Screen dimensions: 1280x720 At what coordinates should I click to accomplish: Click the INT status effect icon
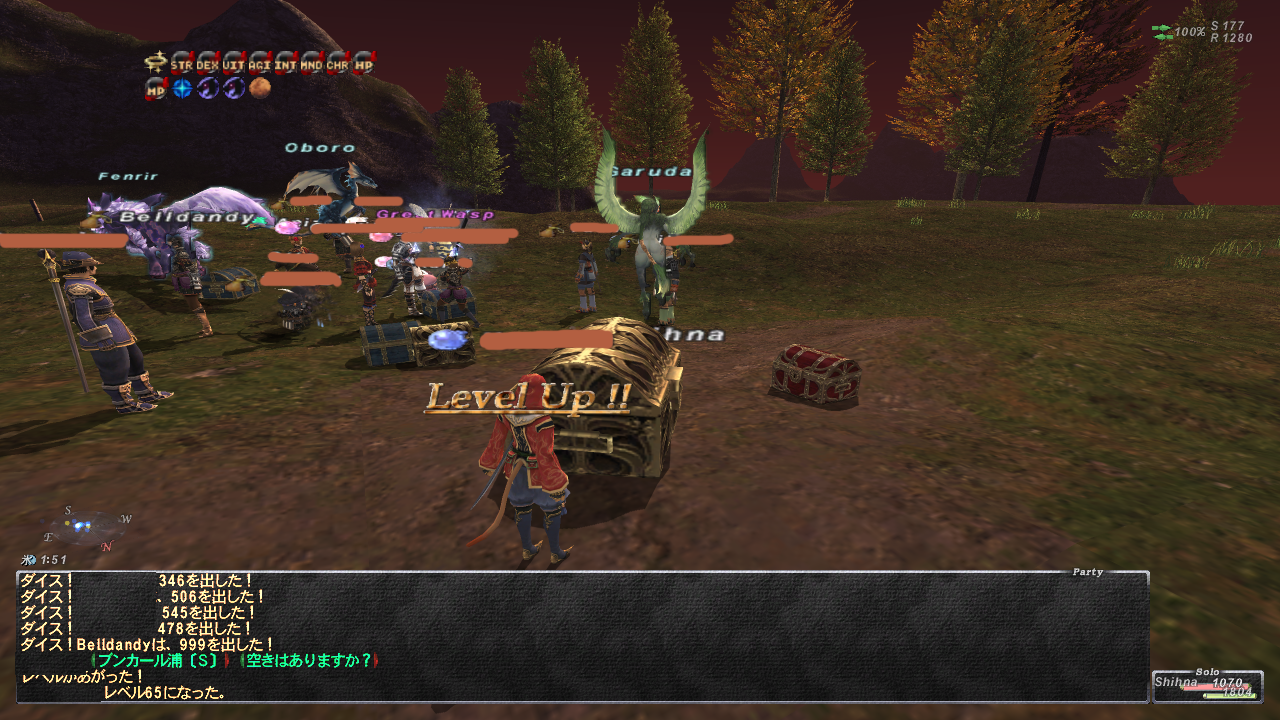pos(286,63)
